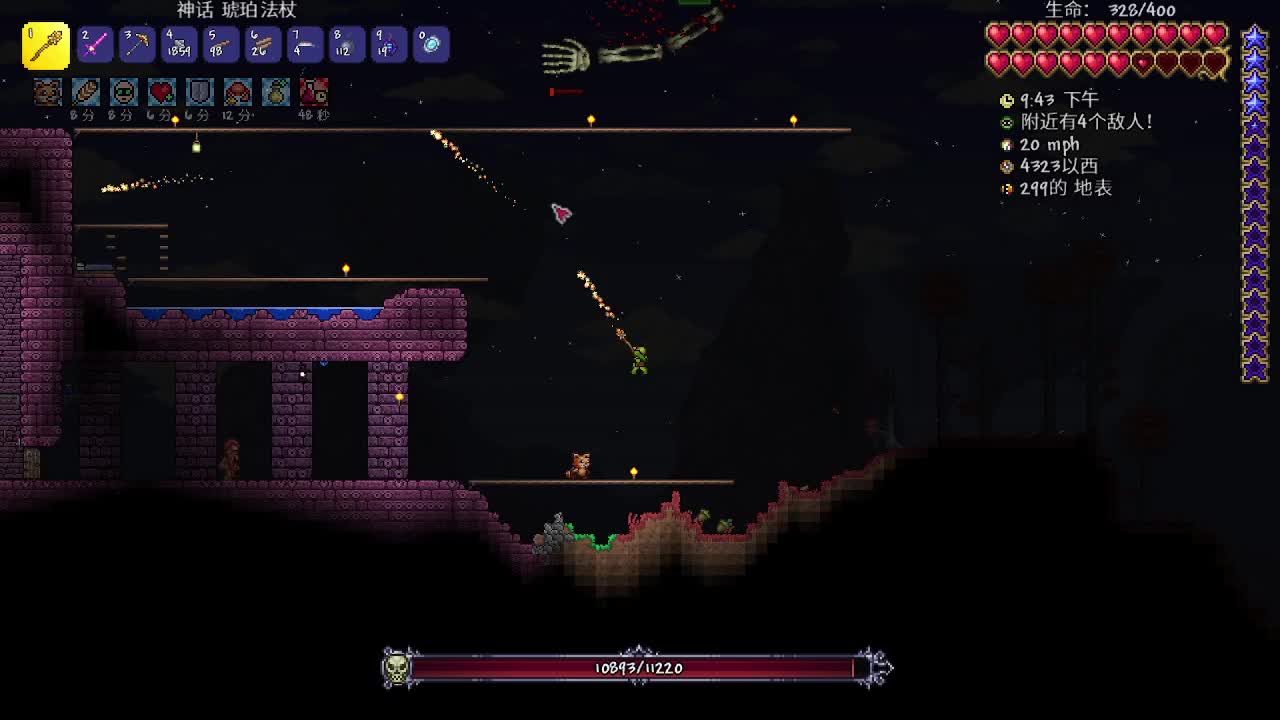Select the pink sword in slot 2
The width and height of the screenshot is (1280, 720).
pyautogui.click(x=96, y=45)
